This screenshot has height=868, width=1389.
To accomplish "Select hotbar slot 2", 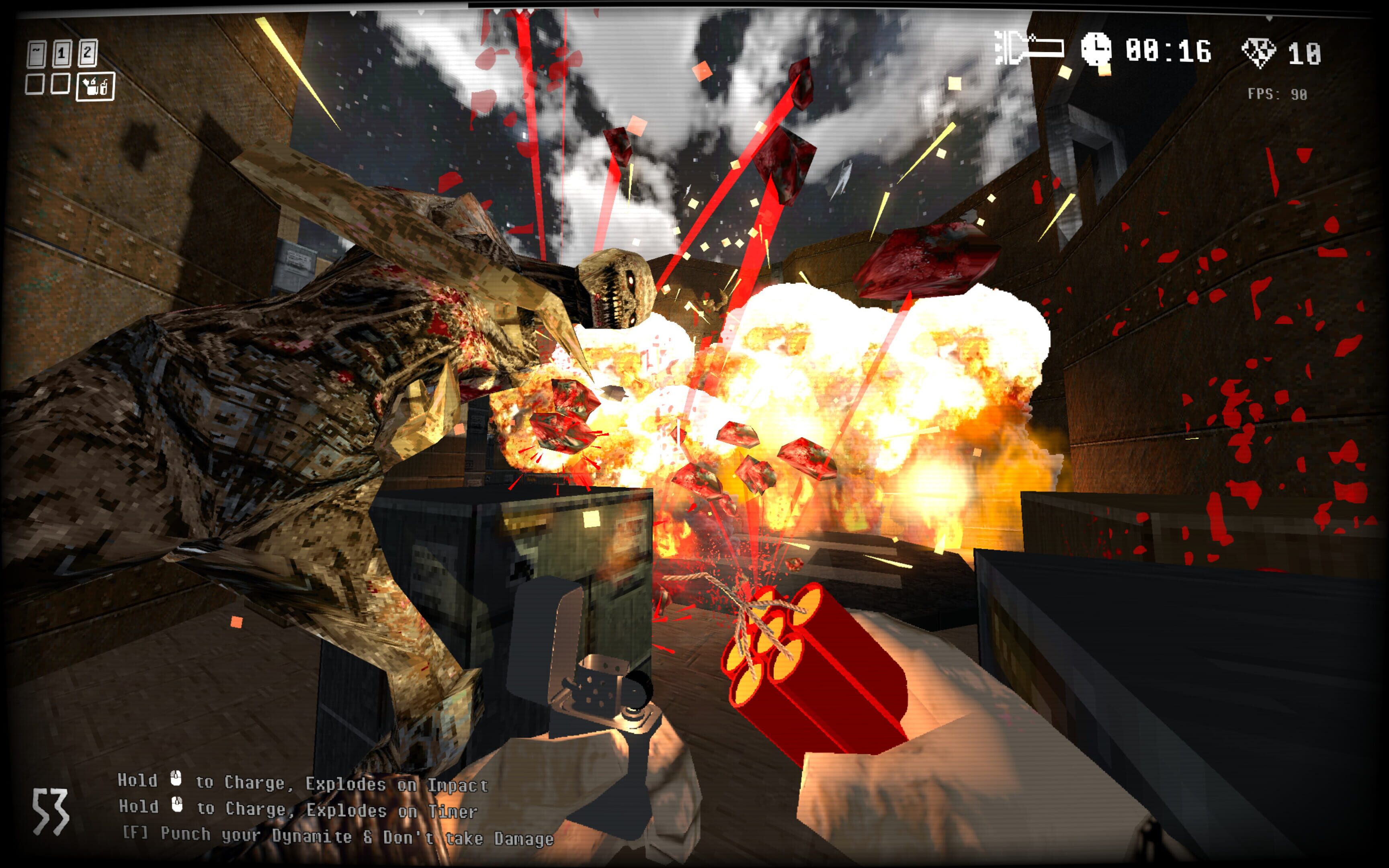I will [87, 53].
